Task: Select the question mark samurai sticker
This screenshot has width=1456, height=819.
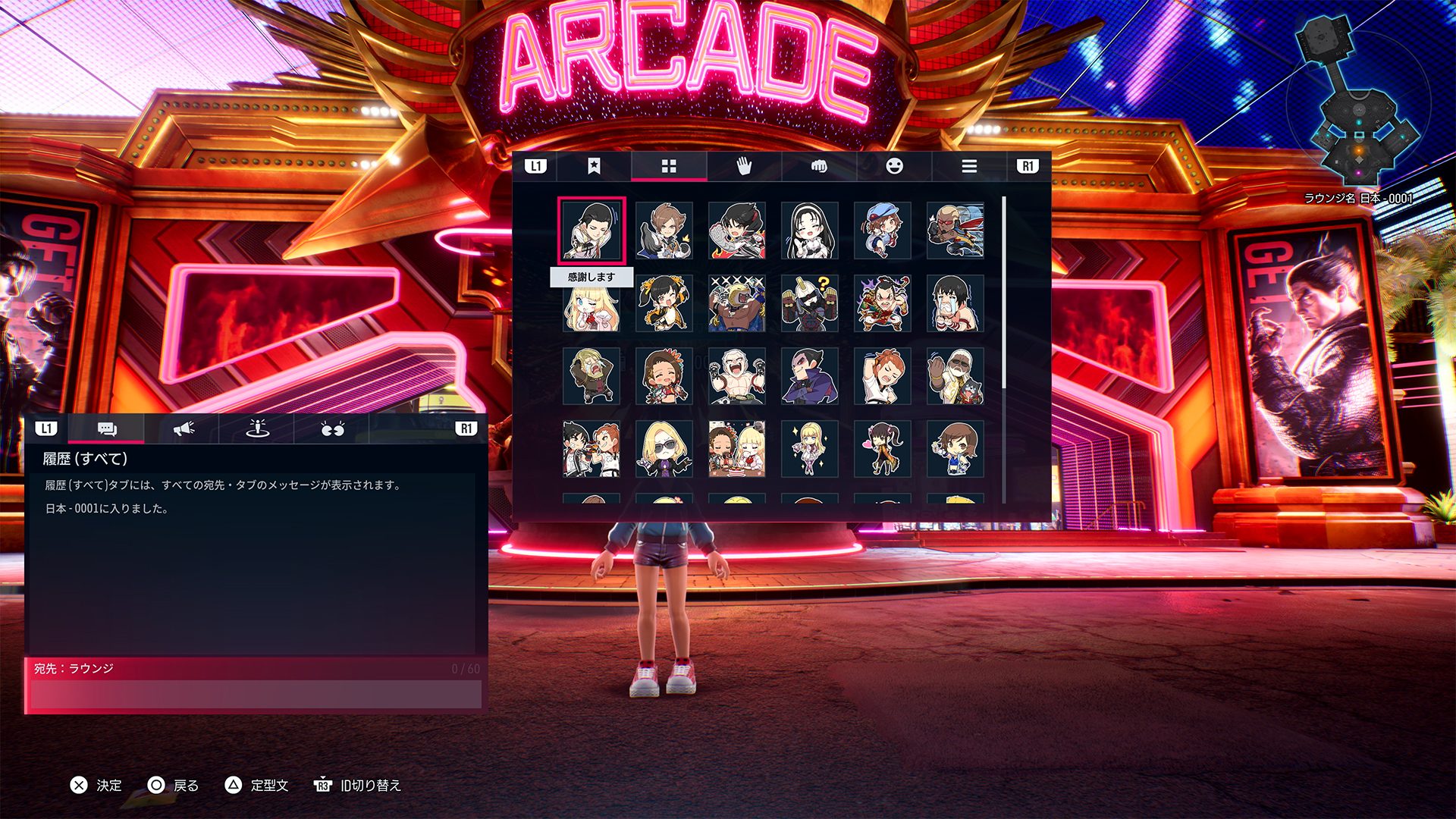Action: coord(810,303)
